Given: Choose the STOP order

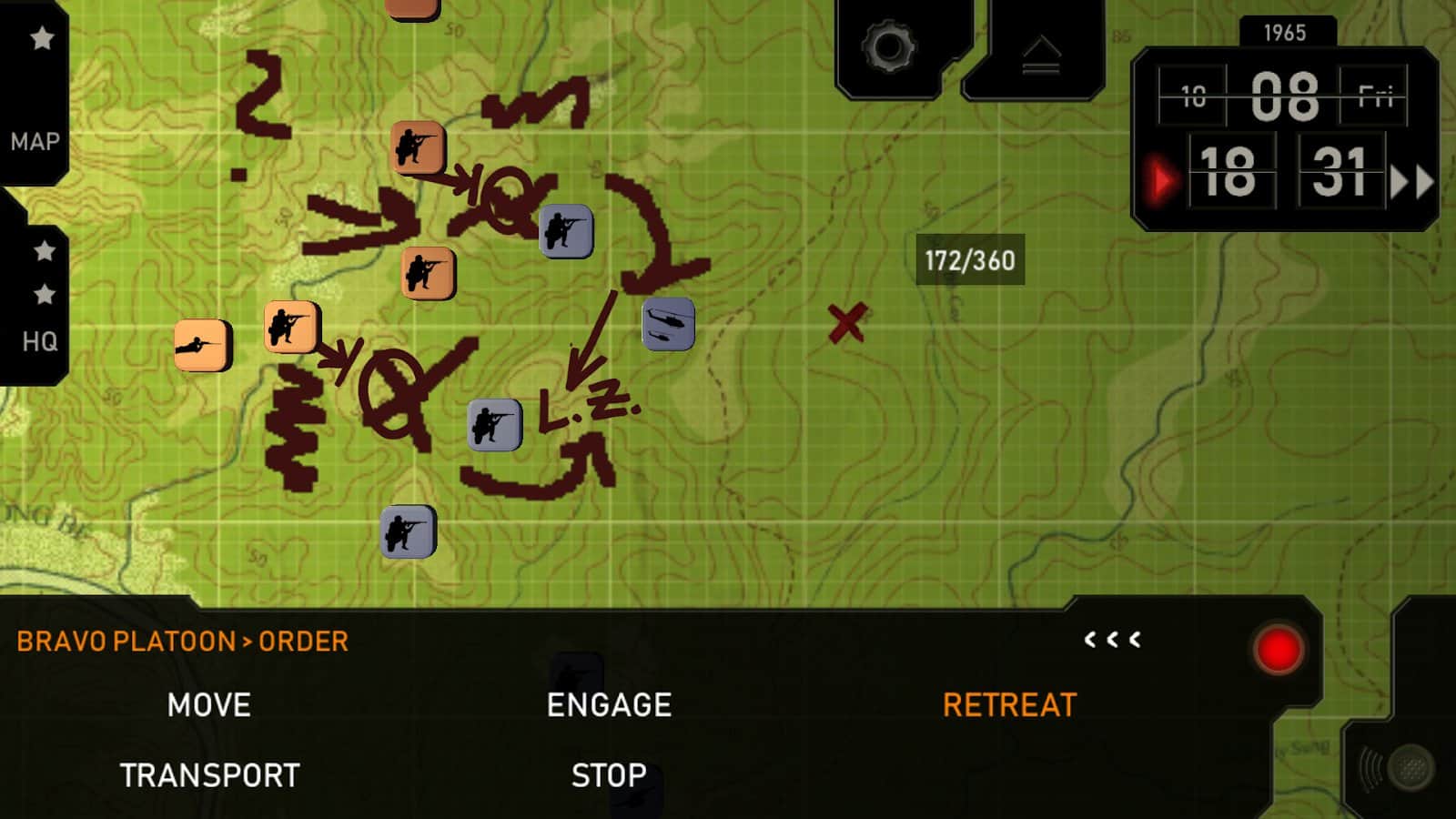Looking at the screenshot, I should (x=609, y=775).
